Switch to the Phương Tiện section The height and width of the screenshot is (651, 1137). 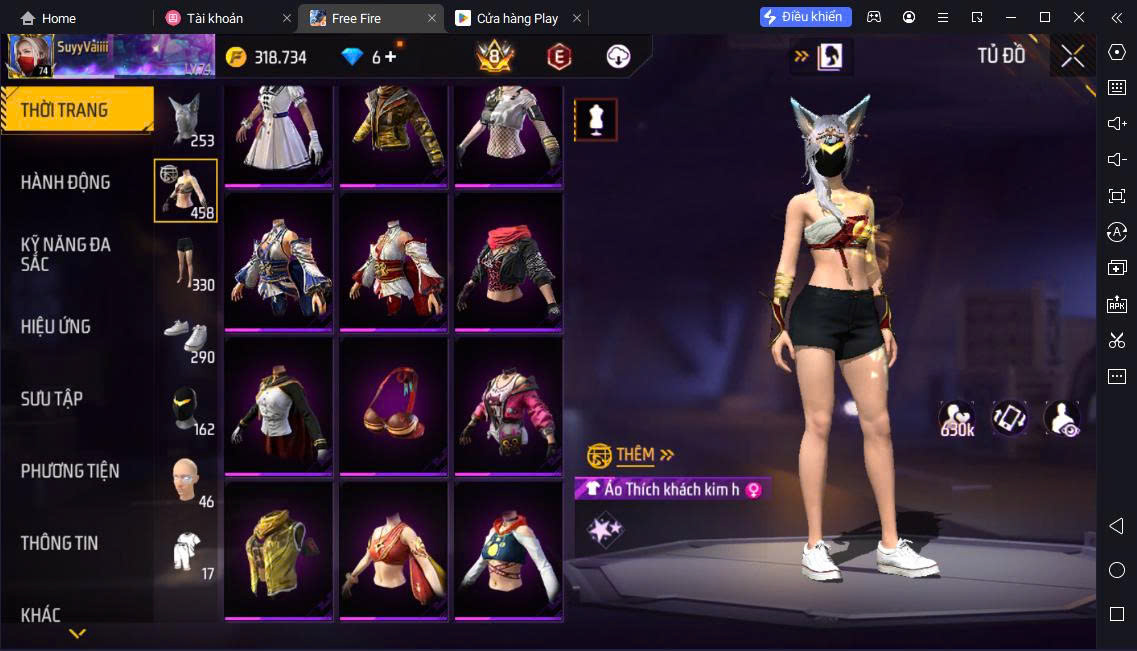tap(70, 471)
